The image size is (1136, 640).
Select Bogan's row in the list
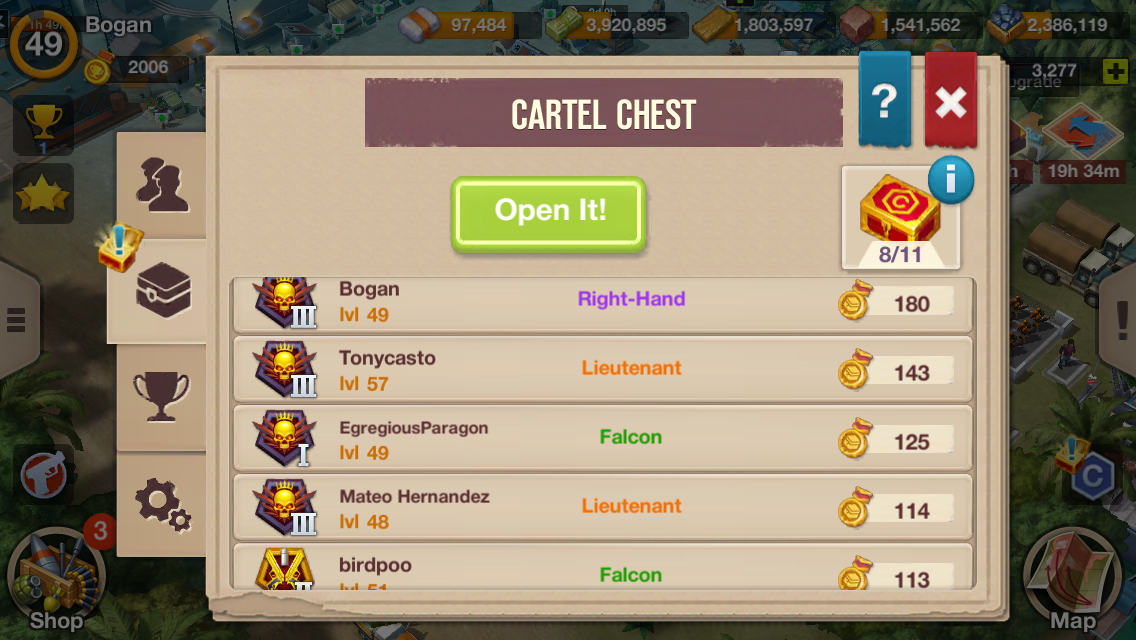(602, 303)
